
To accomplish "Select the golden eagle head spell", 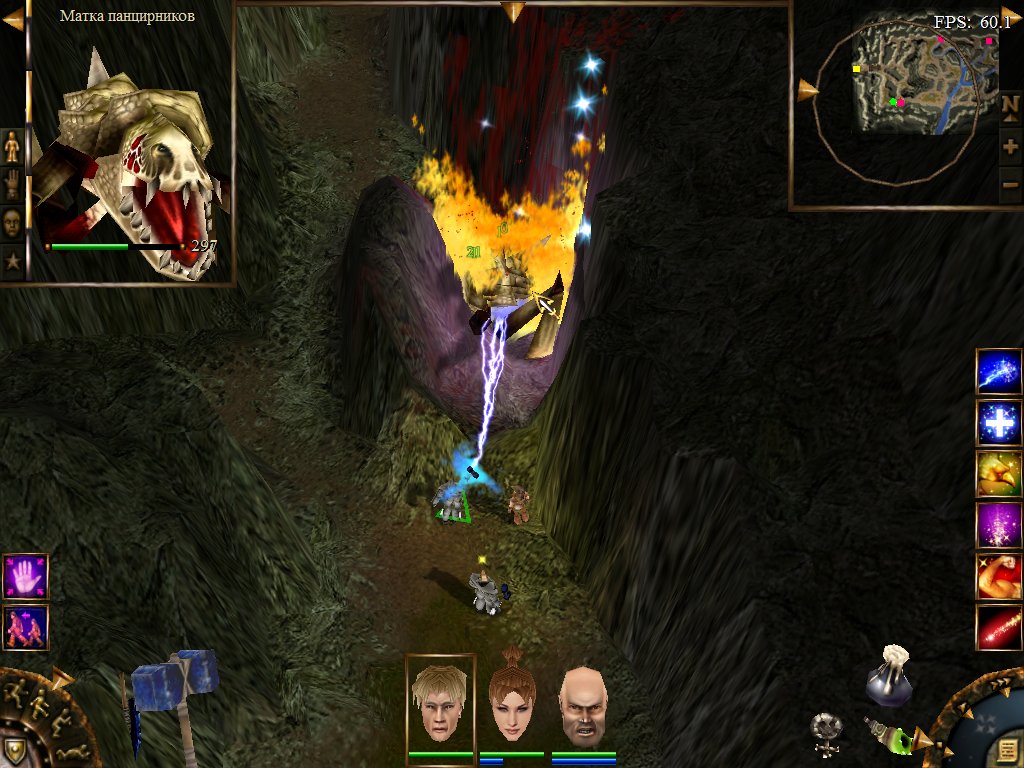I will click(998, 474).
